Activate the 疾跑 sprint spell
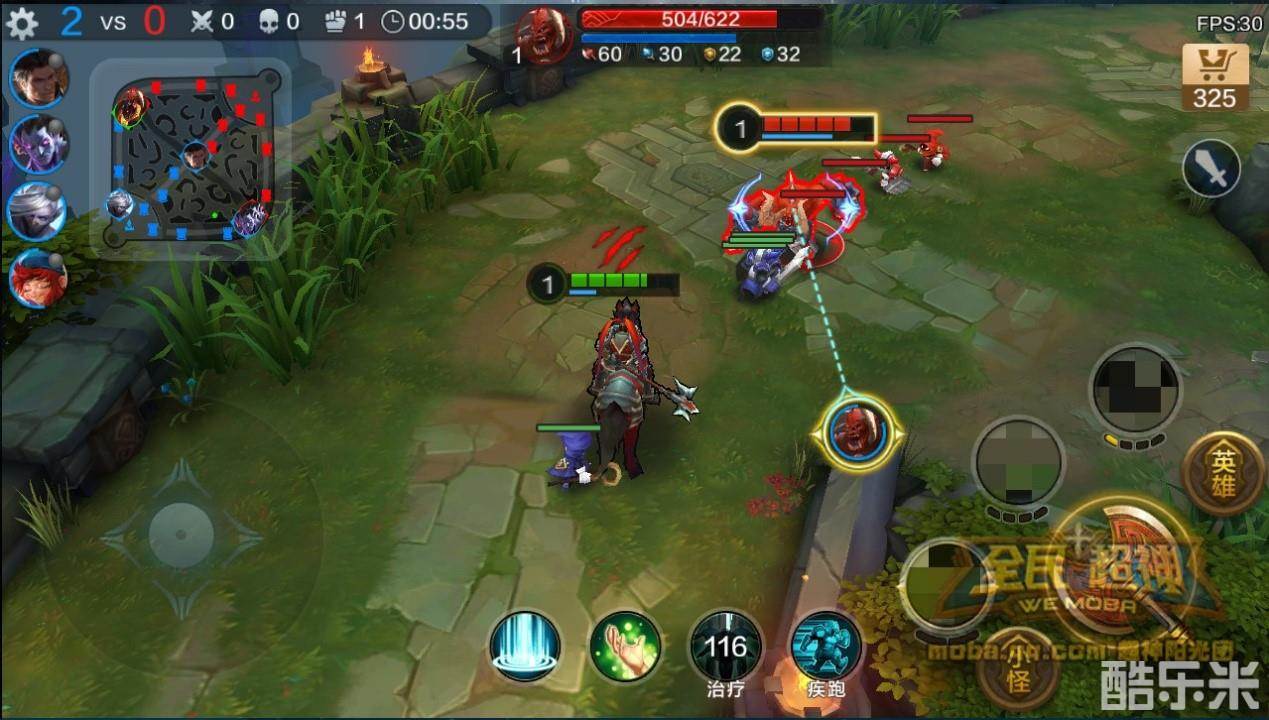The image size is (1269, 720). 826,646
